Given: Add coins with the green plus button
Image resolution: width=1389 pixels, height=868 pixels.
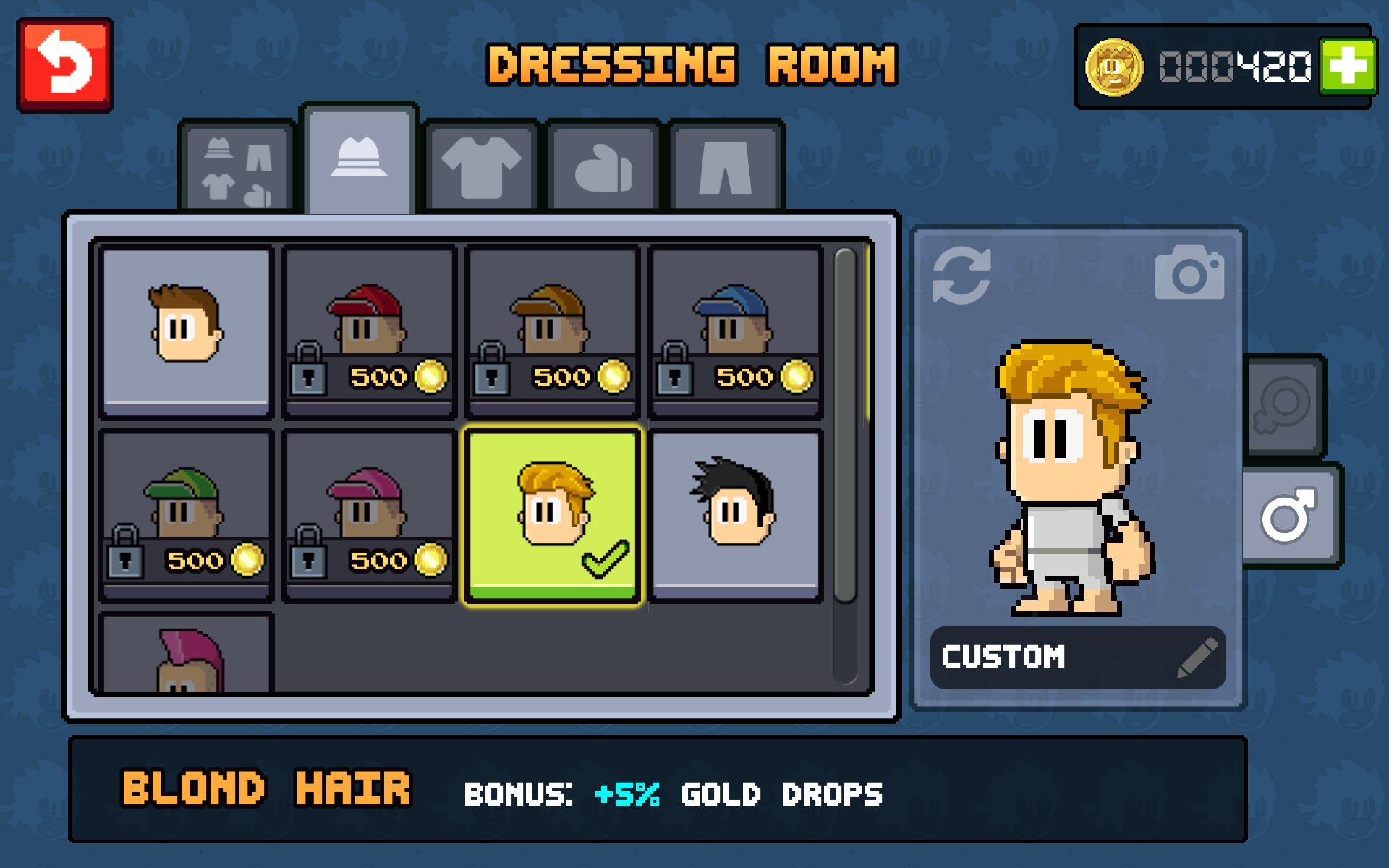Looking at the screenshot, I should click(1346, 67).
